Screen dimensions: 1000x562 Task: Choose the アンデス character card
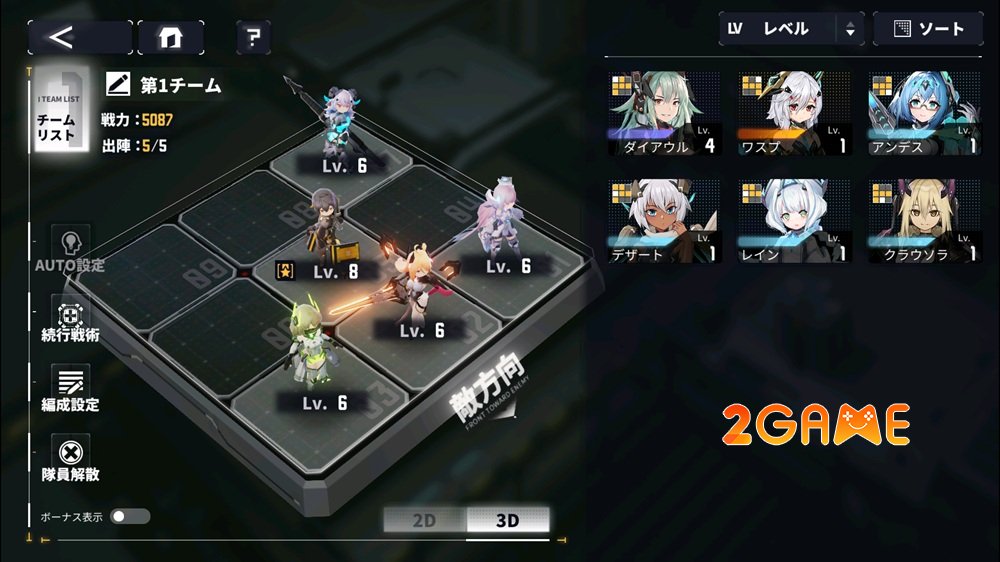(924, 113)
